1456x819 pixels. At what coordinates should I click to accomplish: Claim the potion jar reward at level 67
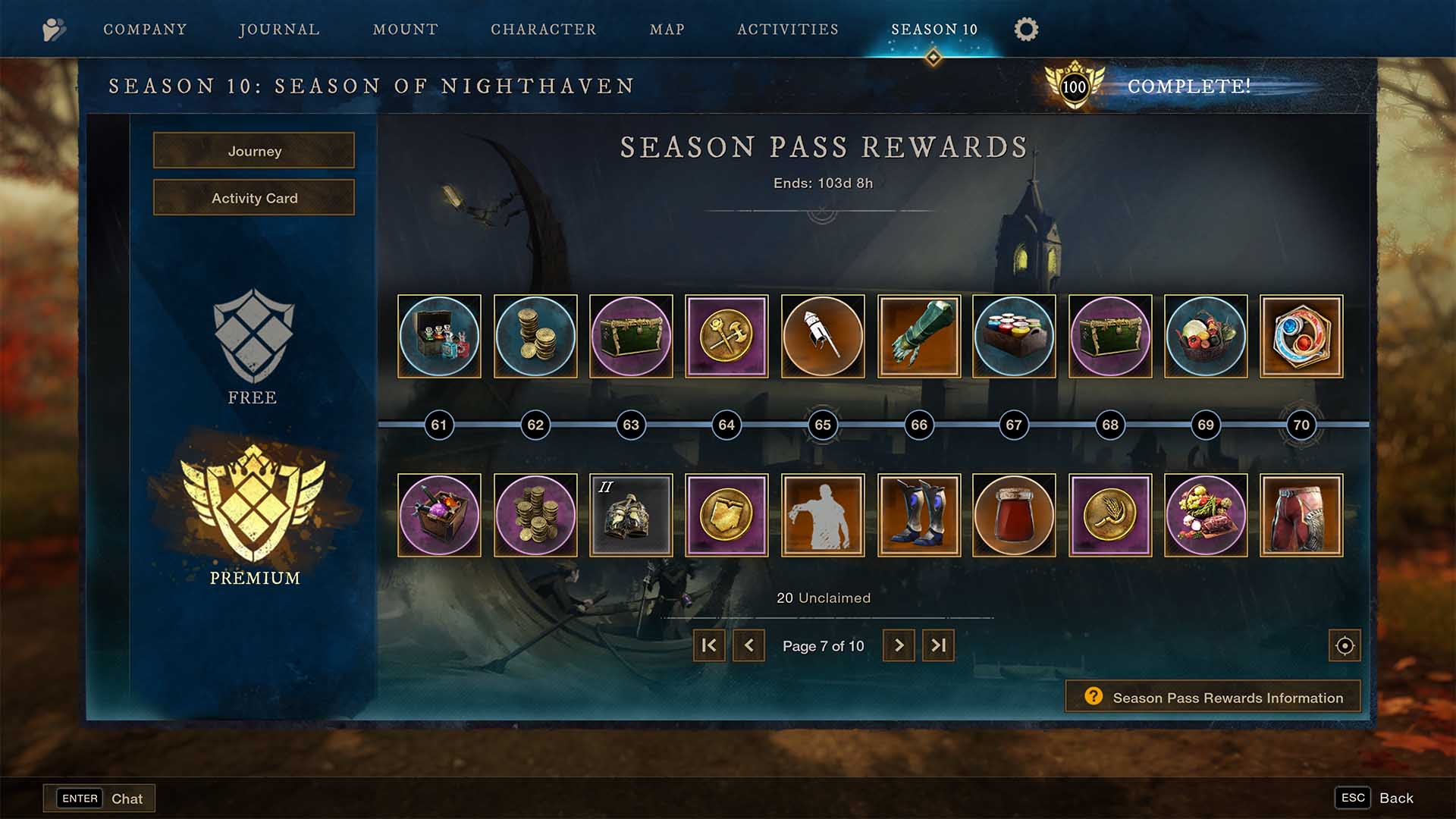click(1014, 514)
